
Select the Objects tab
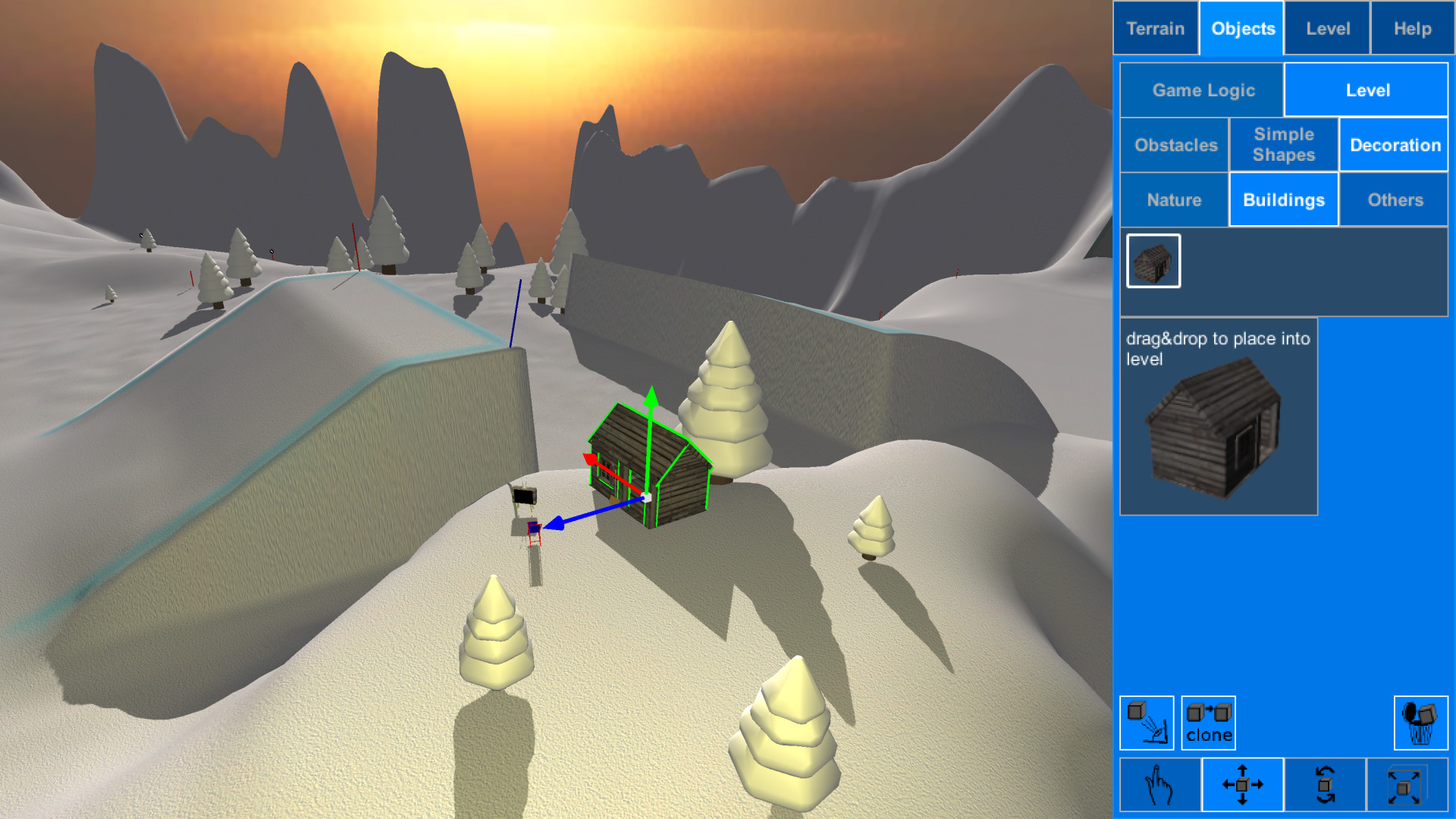click(x=1241, y=28)
